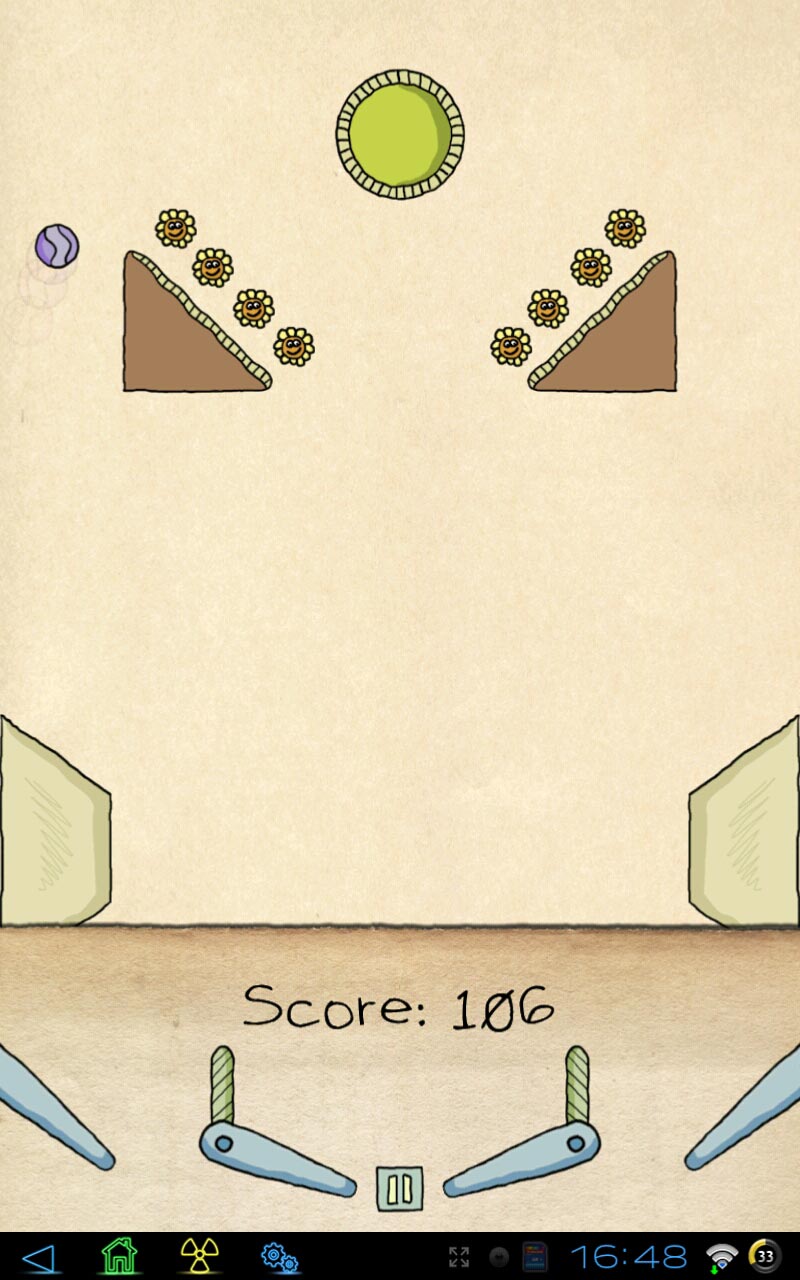Pause the pinball game
This screenshot has width=800, height=1280.
(400, 1189)
